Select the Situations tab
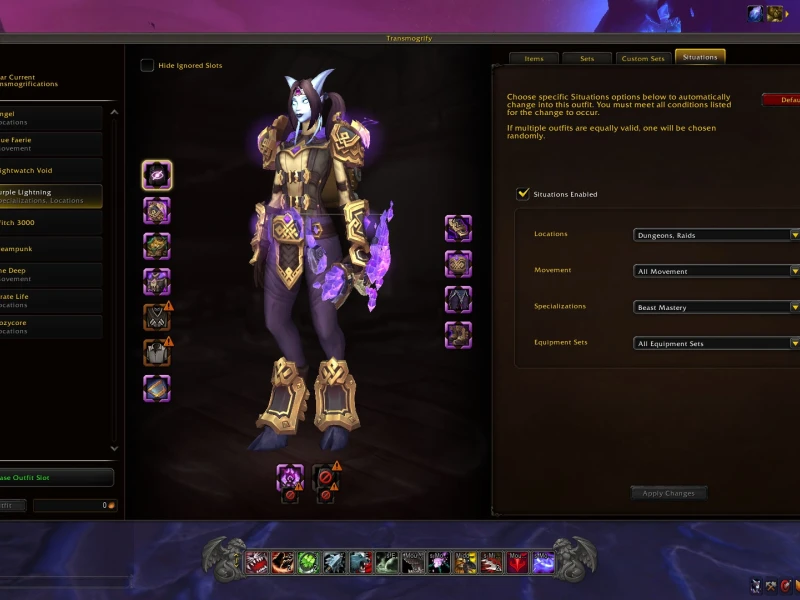 [x=700, y=57]
